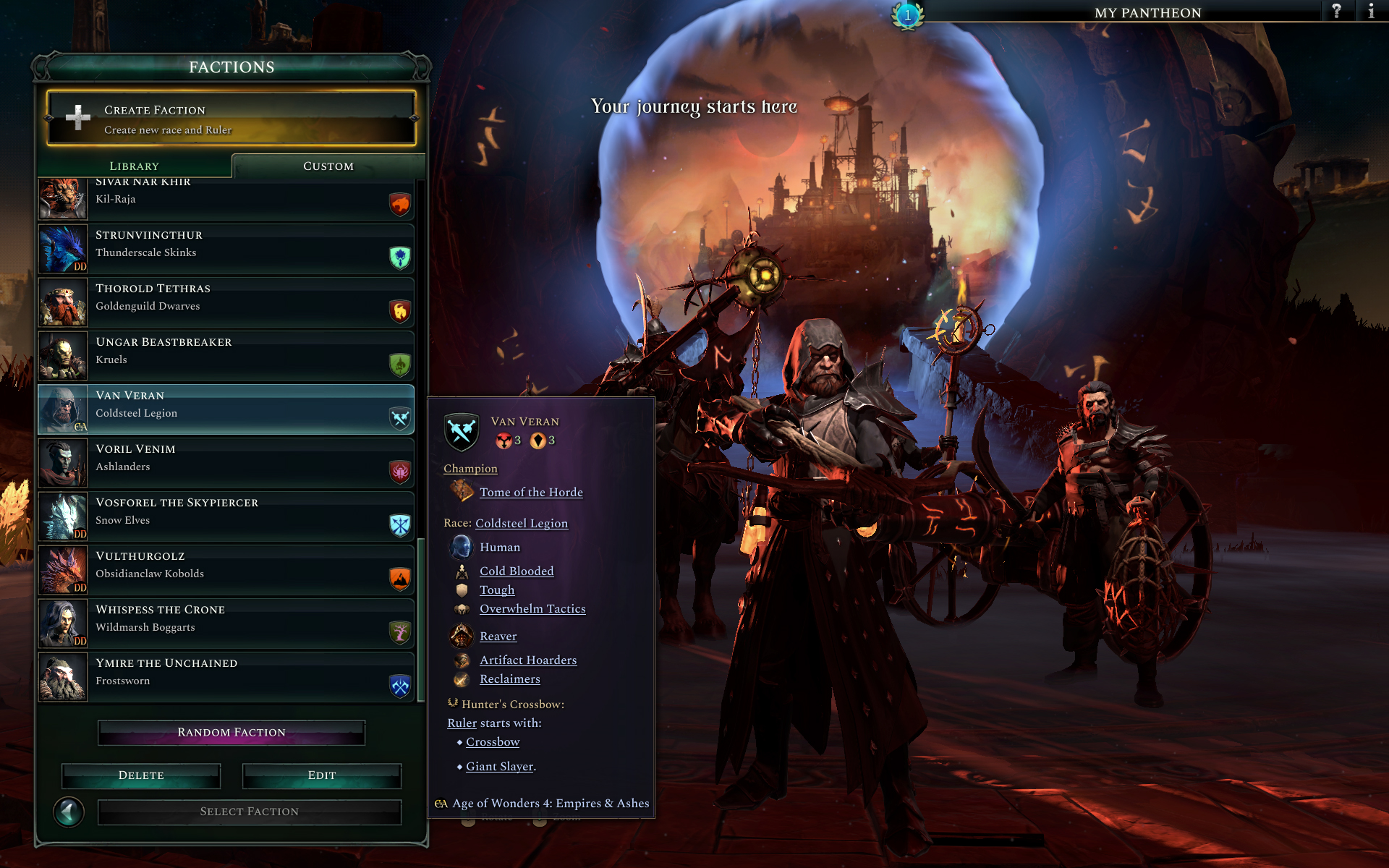The image size is (1389, 868).
Task: Open the Tome of the Horde book icon
Action: 462,492
